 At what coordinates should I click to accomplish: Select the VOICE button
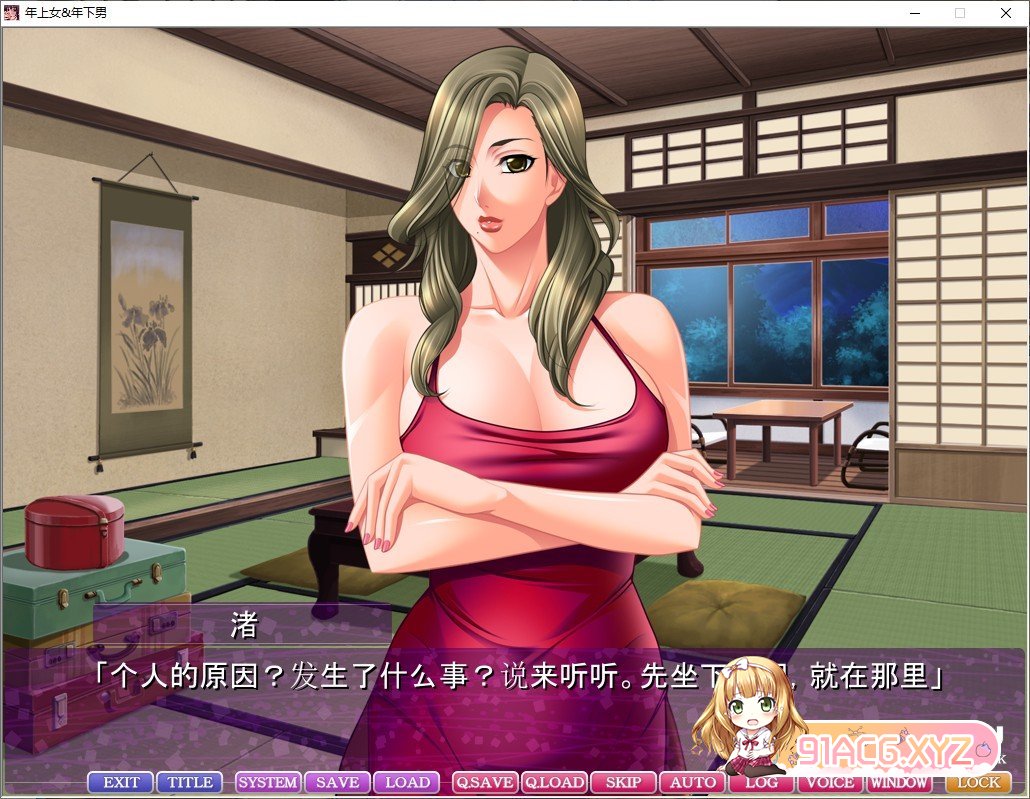click(831, 783)
